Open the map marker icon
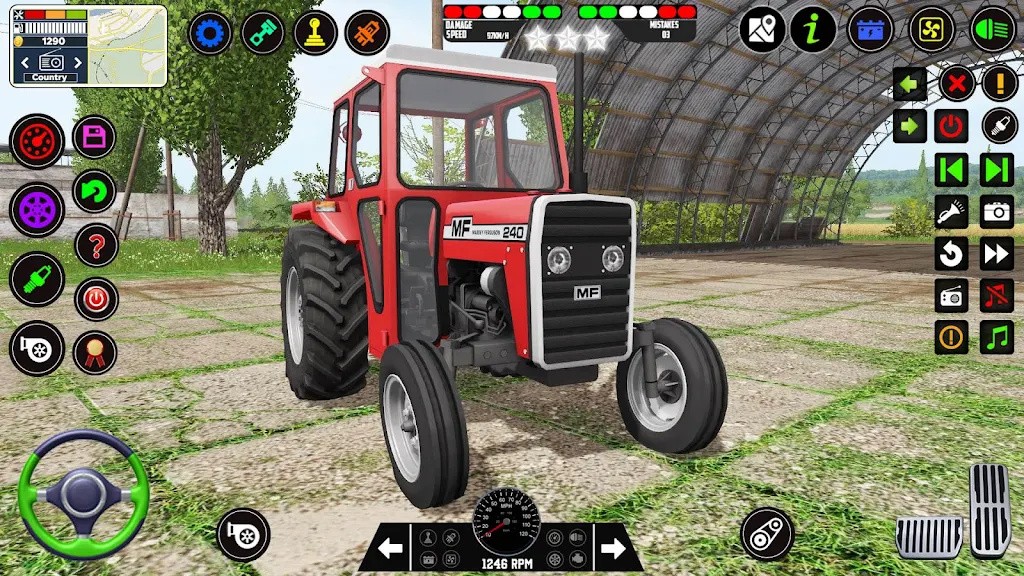Image resolution: width=1024 pixels, height=576 pixels. click(x=762, y=30)
